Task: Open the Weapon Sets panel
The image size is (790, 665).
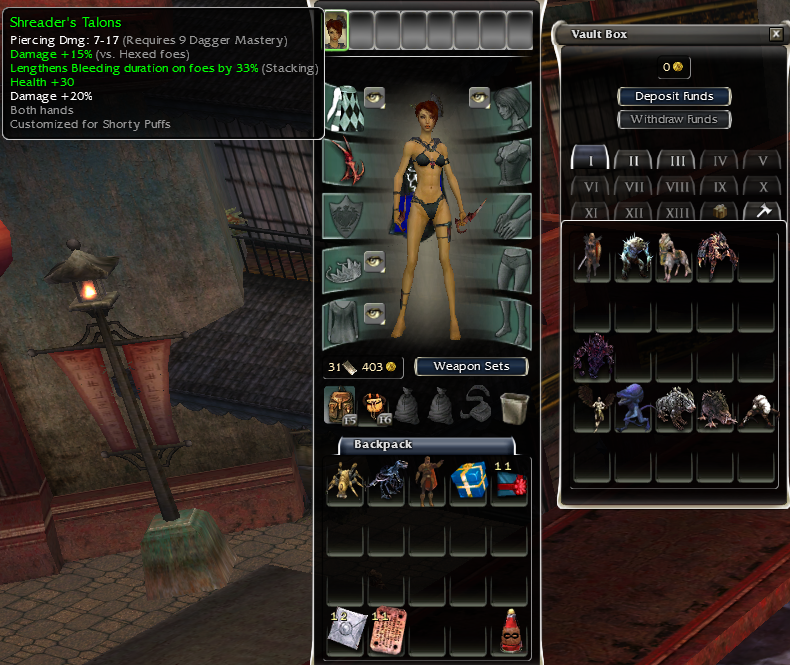Action: coord(471,366)
